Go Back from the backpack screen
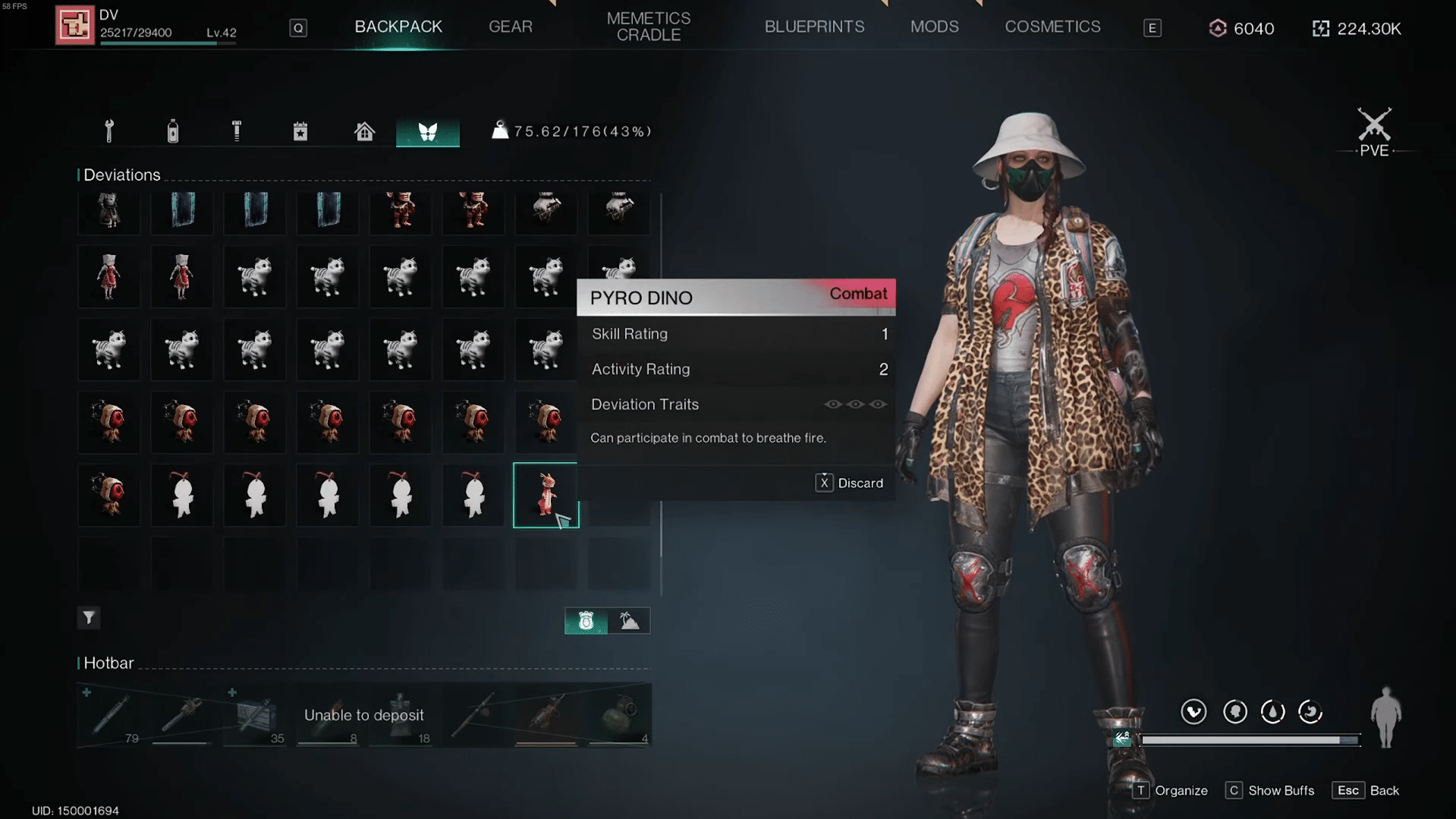This screenshot has height=819, width=1456. (x=1366, y=790)
